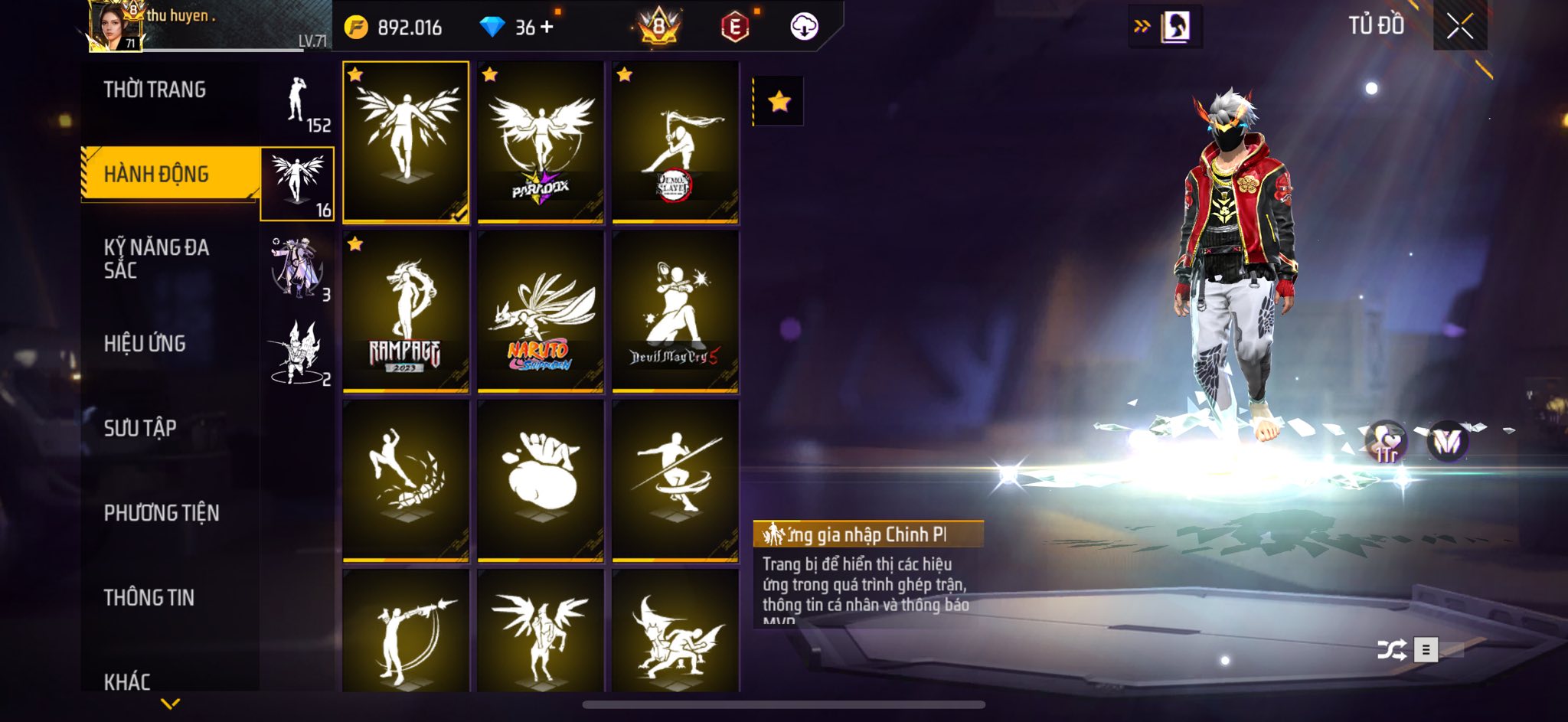Click the shuffle arrows icon
This screenshot has width=1568, height=722.
click(x=1390, y=650)
